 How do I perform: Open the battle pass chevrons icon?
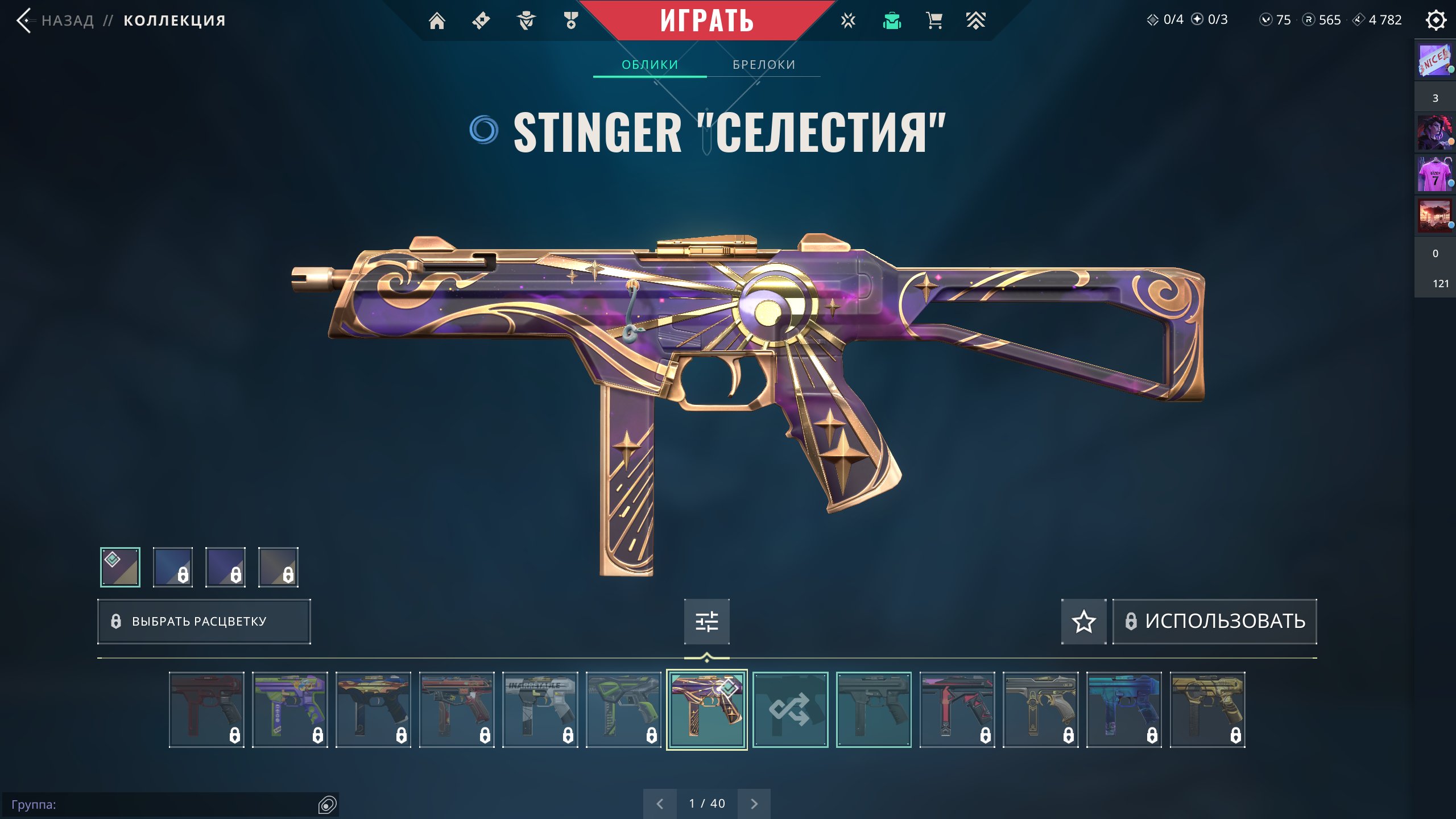tap(975, 21)
